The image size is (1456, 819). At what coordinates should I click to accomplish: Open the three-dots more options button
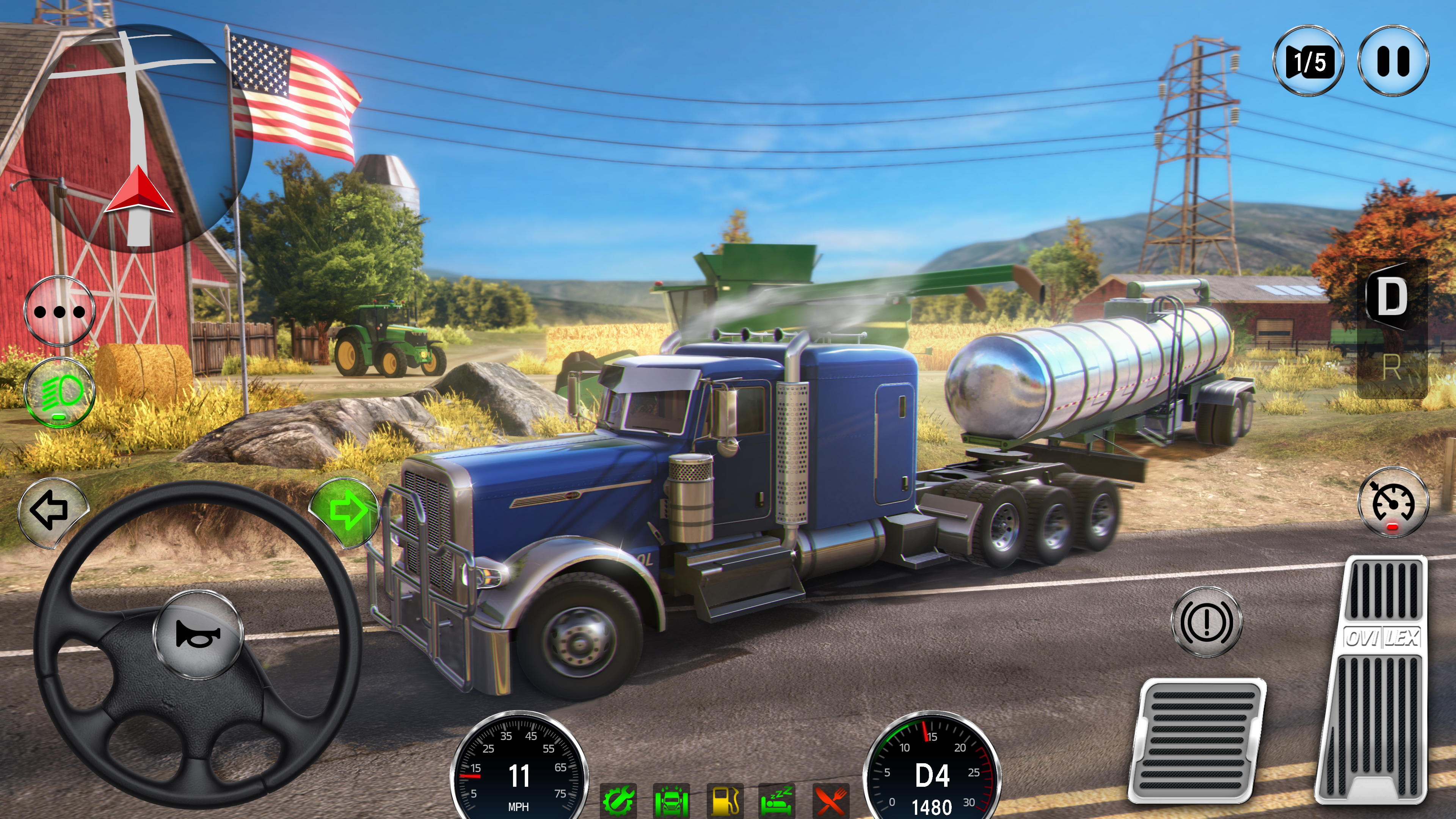click(x=60, y=311)
